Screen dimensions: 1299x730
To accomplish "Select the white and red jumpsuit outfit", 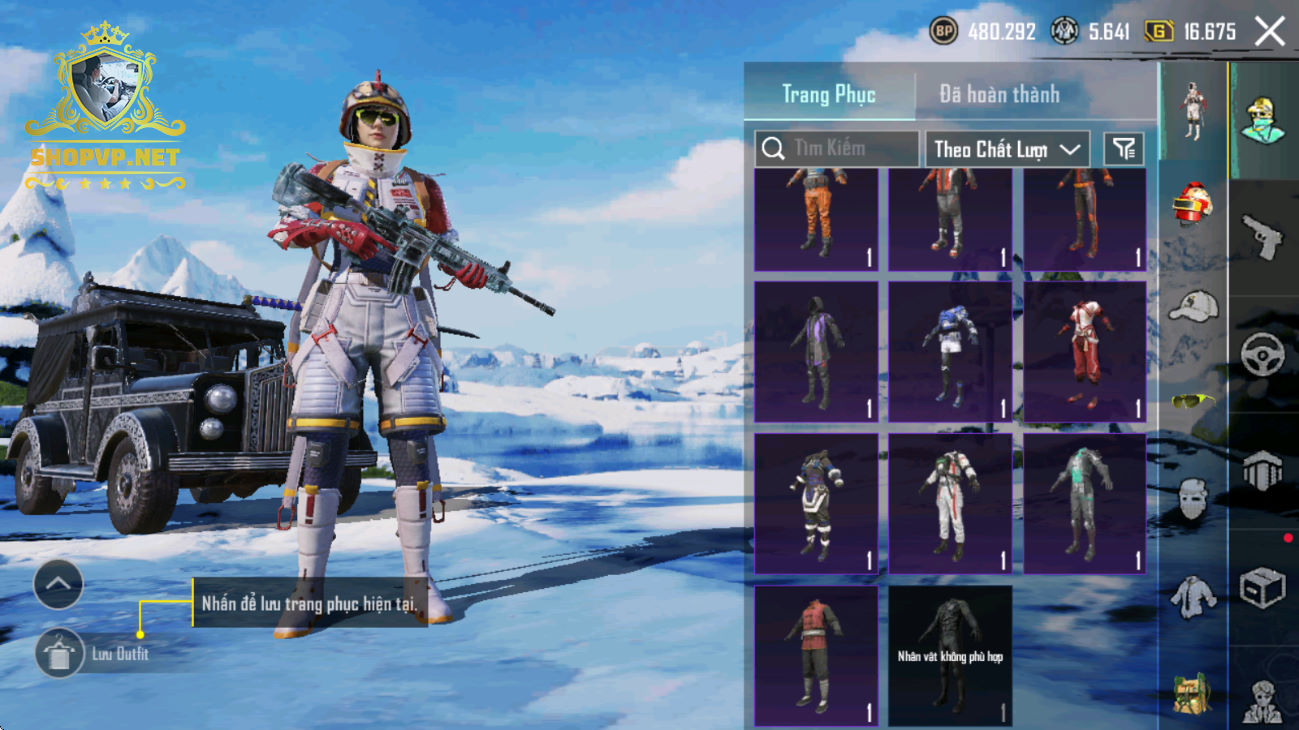I will point(950,503).
